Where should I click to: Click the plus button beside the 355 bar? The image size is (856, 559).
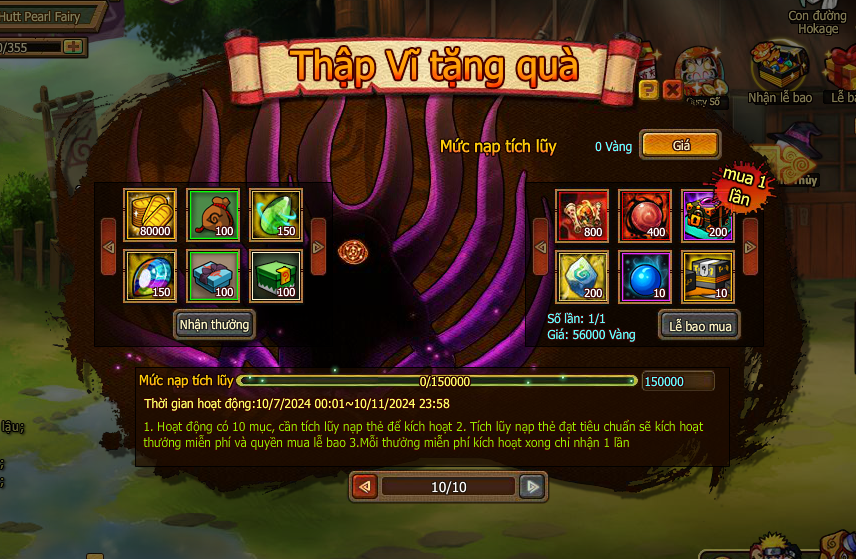point(73,46)
